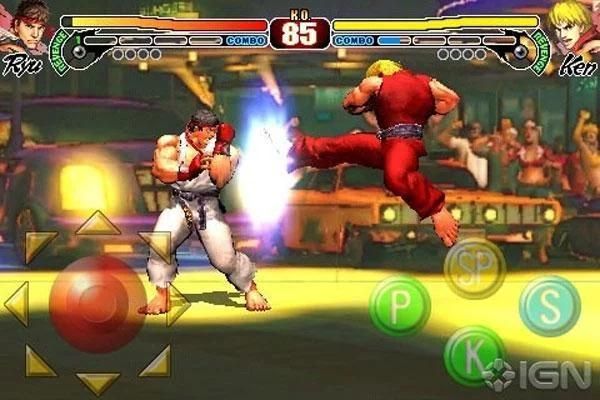The image size is (600, 400).
Task: Tap the up-left diagonal D-pad arrow
Action: click(x=40, y=245)
